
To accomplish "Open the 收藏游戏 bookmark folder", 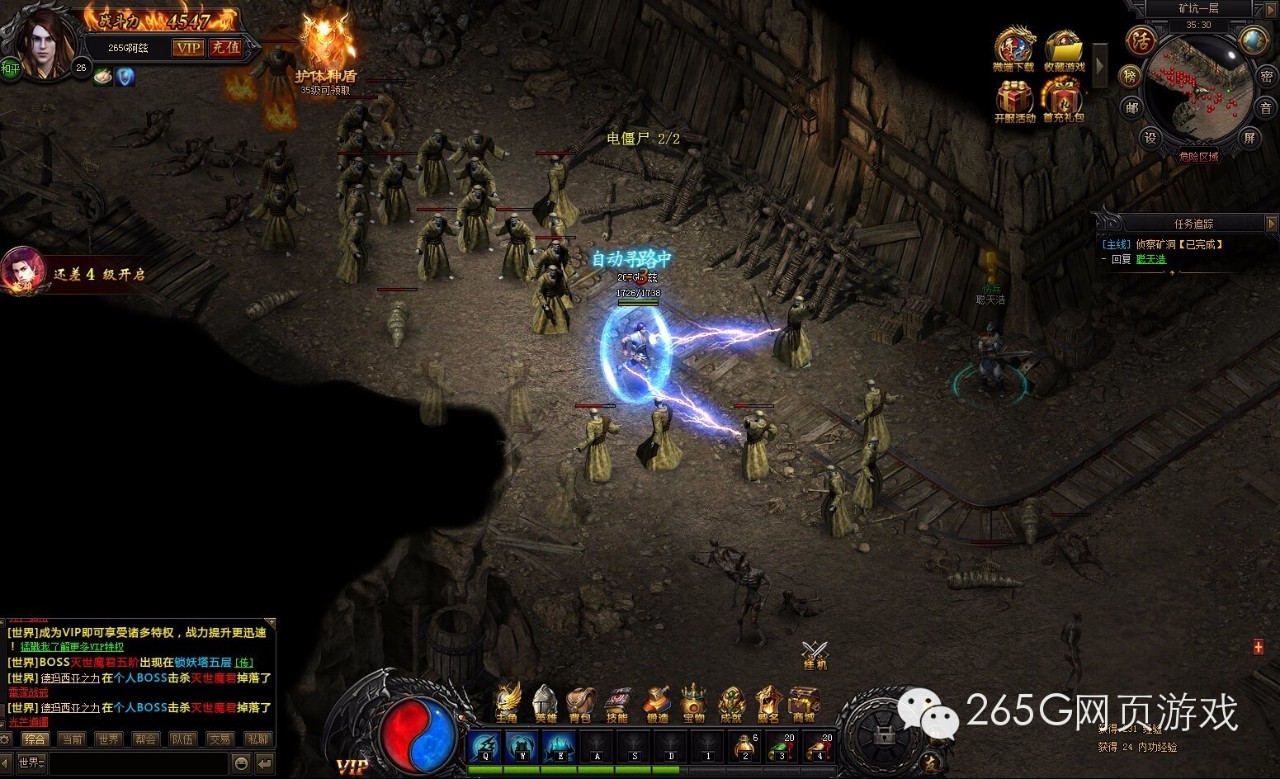I will pyautogui.click(x=1064, y=50).
